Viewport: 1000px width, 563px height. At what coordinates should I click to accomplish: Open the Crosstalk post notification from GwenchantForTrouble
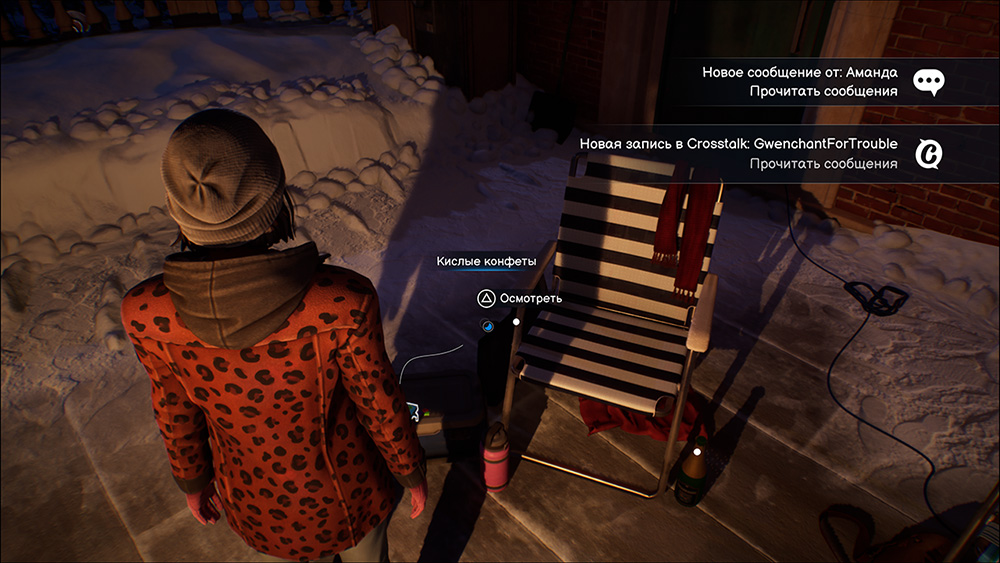click(x=738, y=153)
